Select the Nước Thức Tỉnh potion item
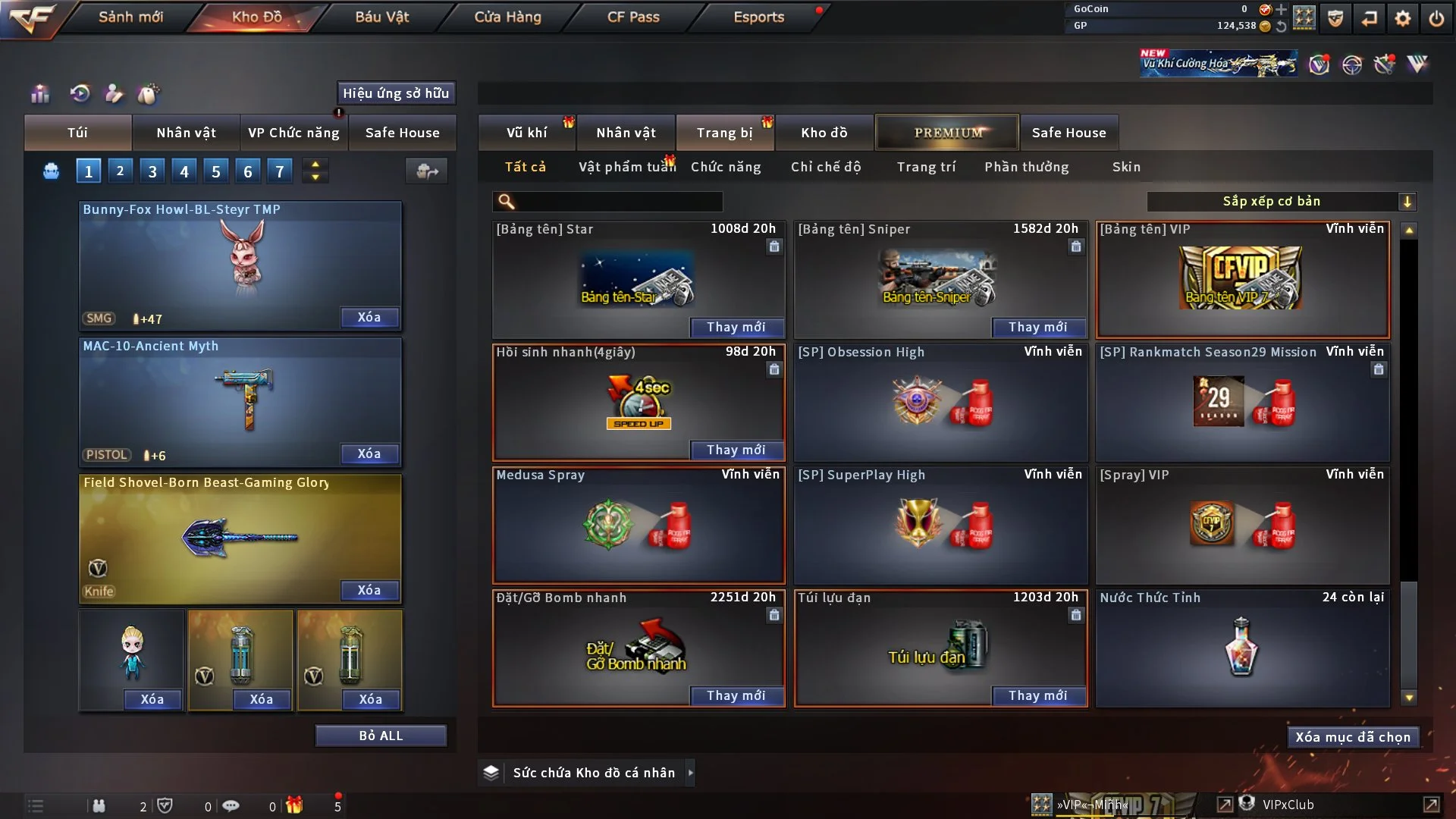 (1242, 648)
